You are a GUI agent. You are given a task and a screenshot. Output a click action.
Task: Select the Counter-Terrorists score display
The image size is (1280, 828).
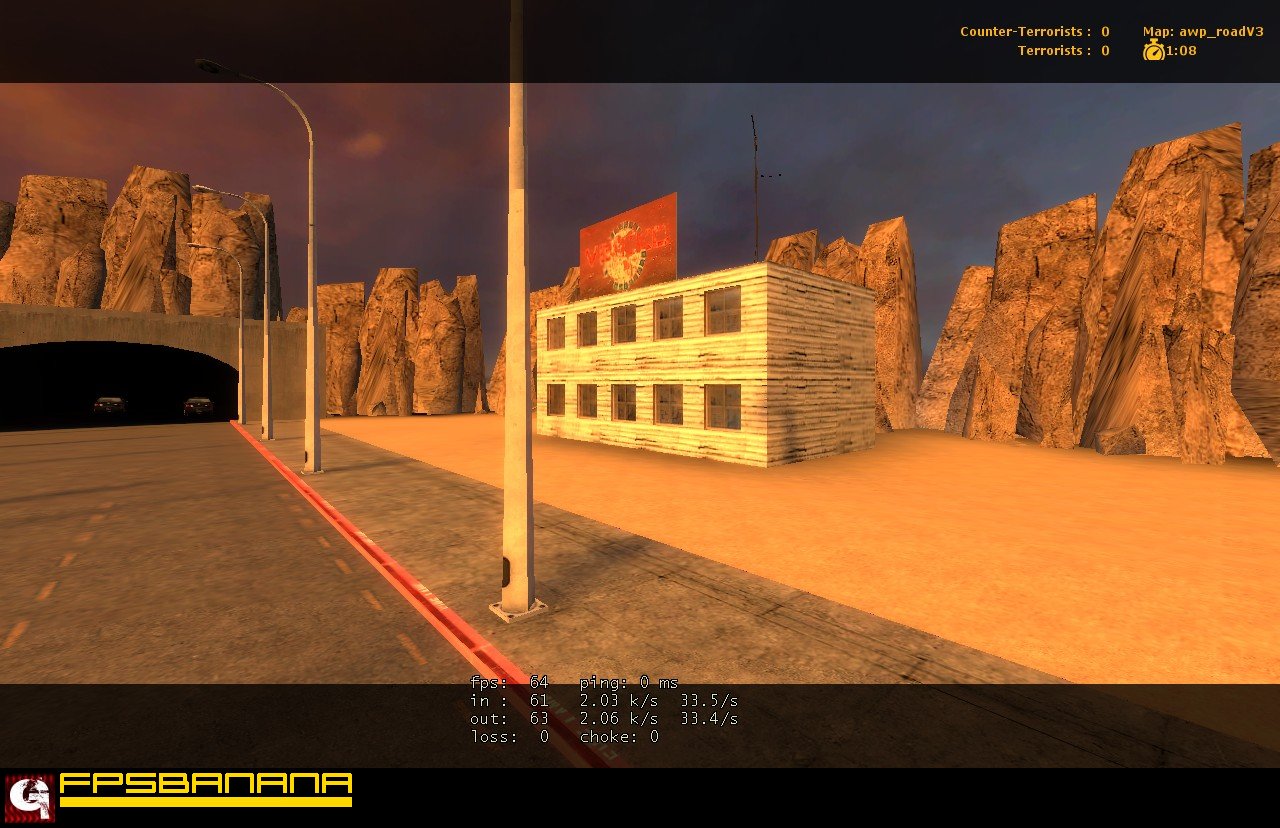coord(1034,31)
